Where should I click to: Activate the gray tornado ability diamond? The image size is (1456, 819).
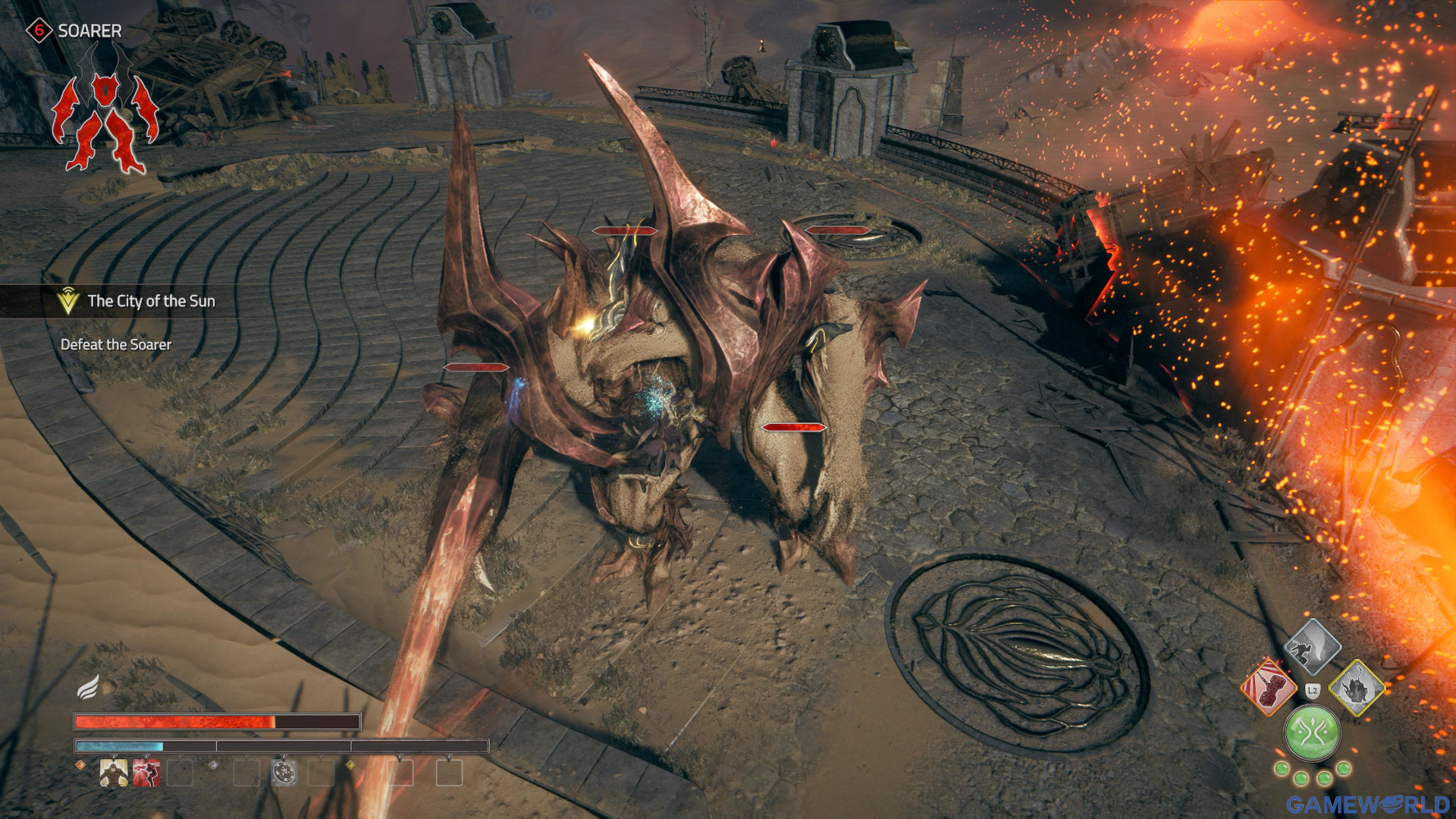pos(1312,647)
